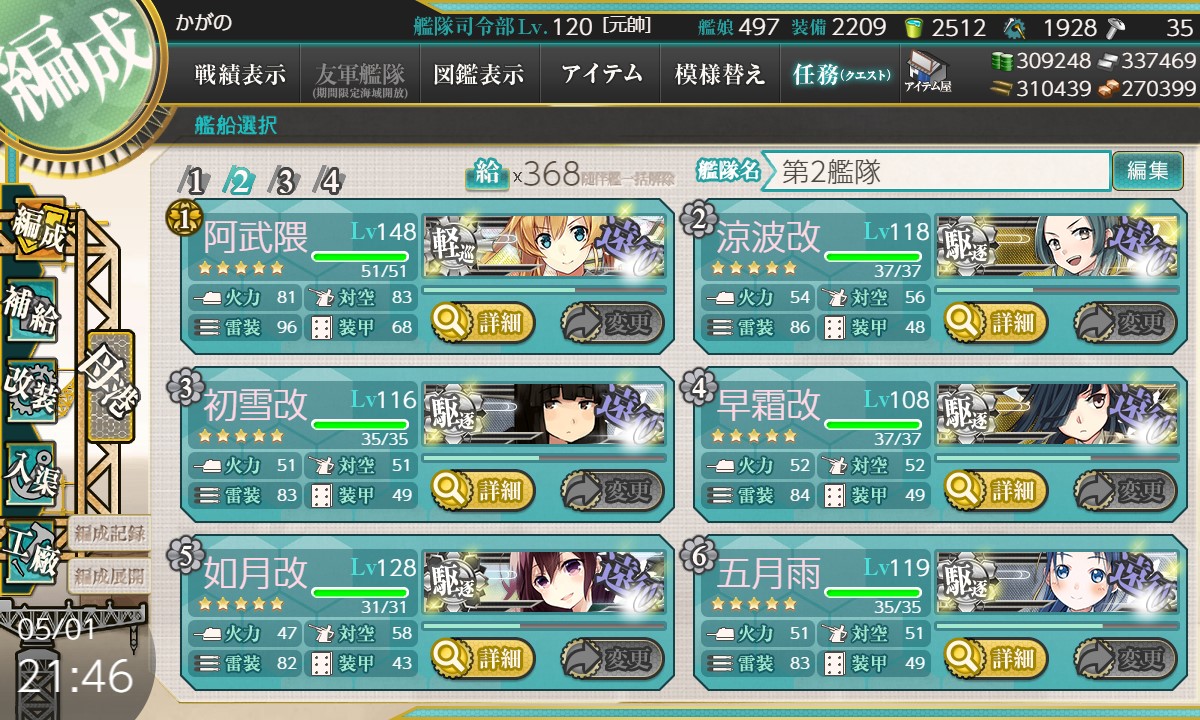This screenshot has width=1200, height=720.
Task: Open 詳細 details for 如月改
Action: click(484, 658)
